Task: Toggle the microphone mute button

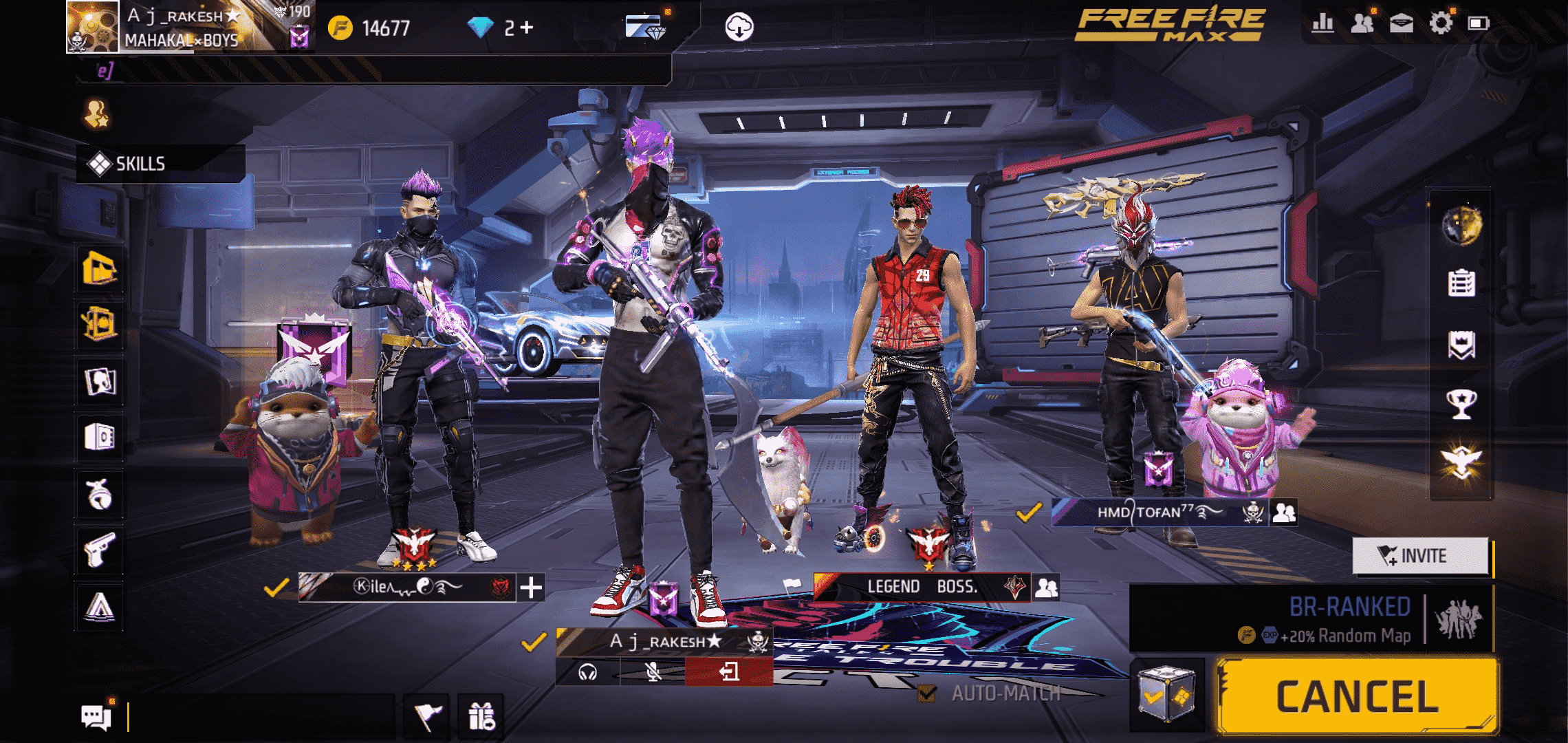Action: coord(653,671)
